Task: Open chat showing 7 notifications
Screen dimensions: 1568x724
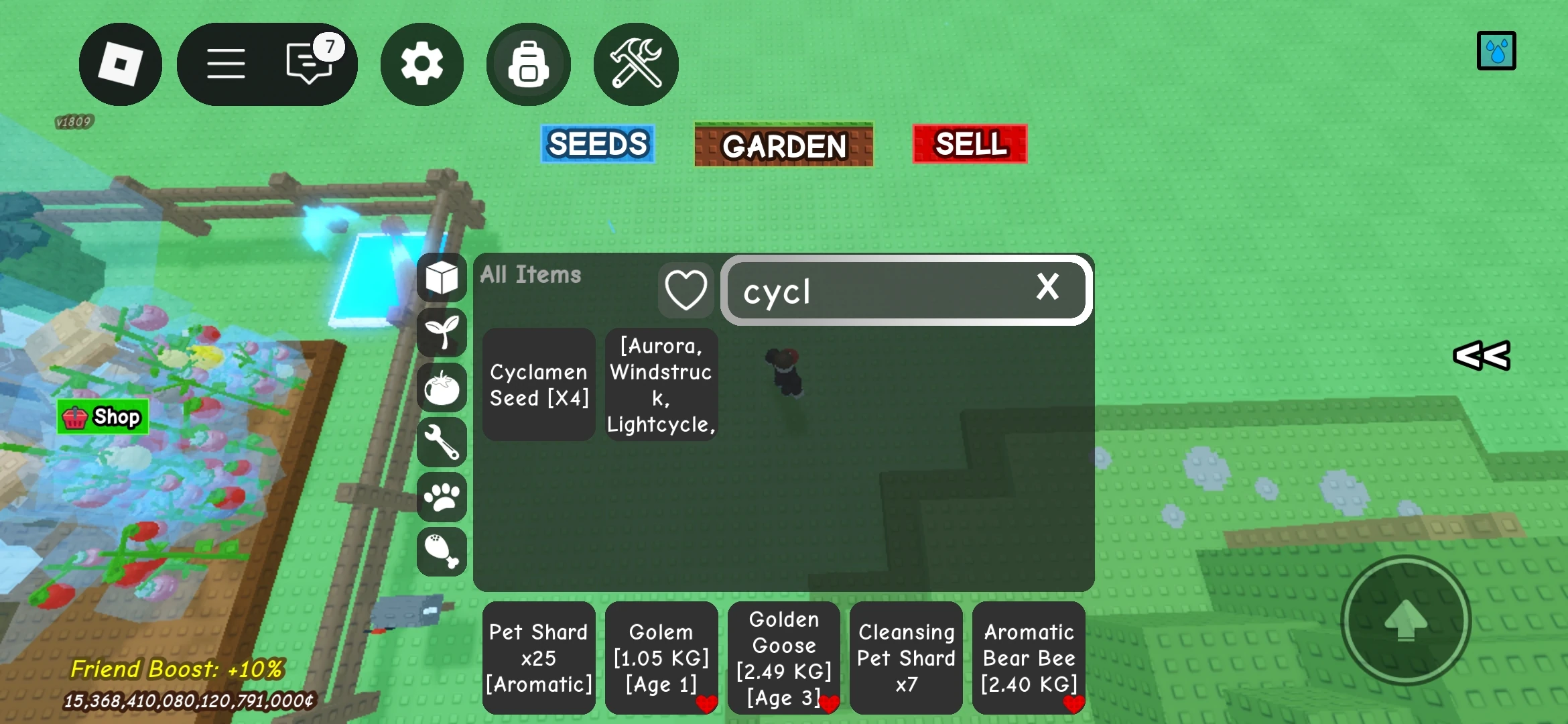Action: click(x=308, y=63)
